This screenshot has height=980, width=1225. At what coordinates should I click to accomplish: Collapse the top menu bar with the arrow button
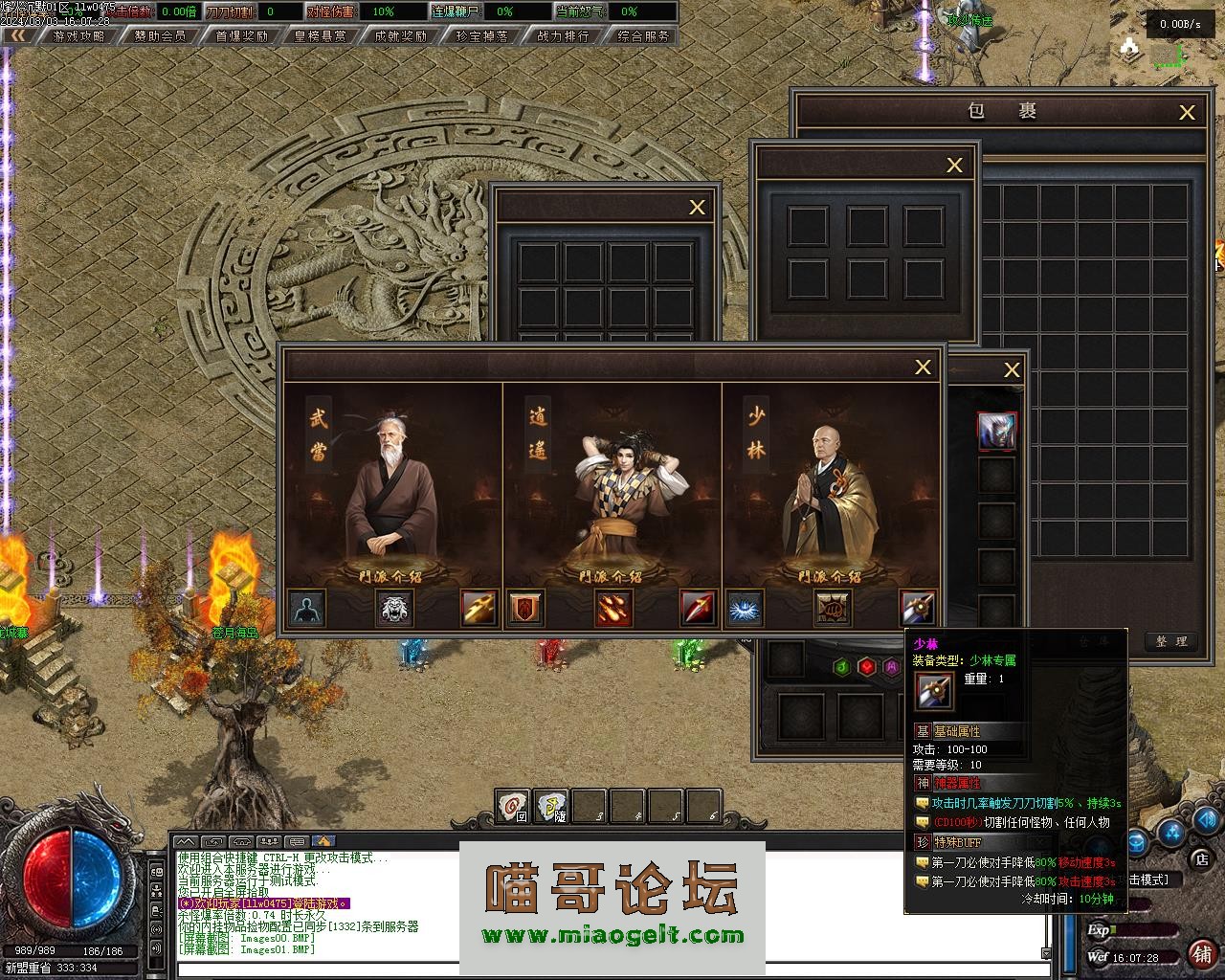pos(19,36)
